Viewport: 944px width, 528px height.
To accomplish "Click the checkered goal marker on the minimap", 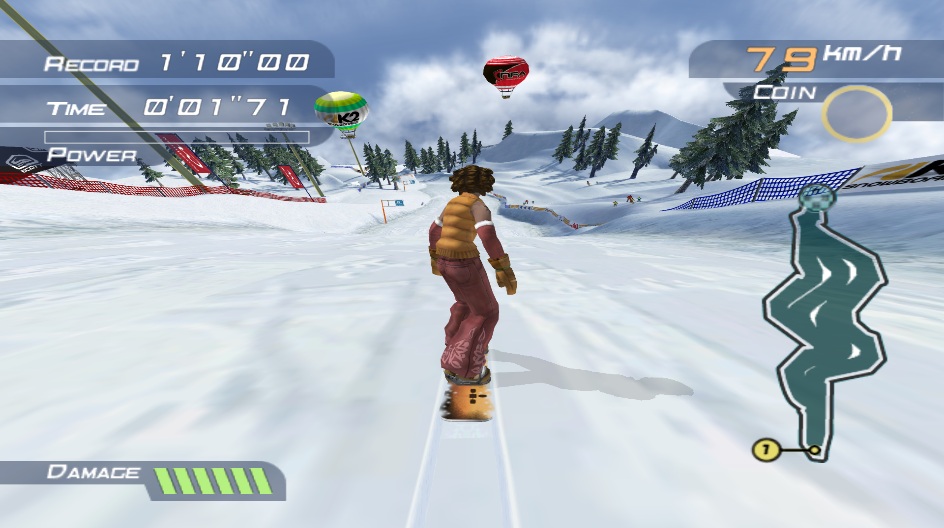I will [x=816, y=197].
